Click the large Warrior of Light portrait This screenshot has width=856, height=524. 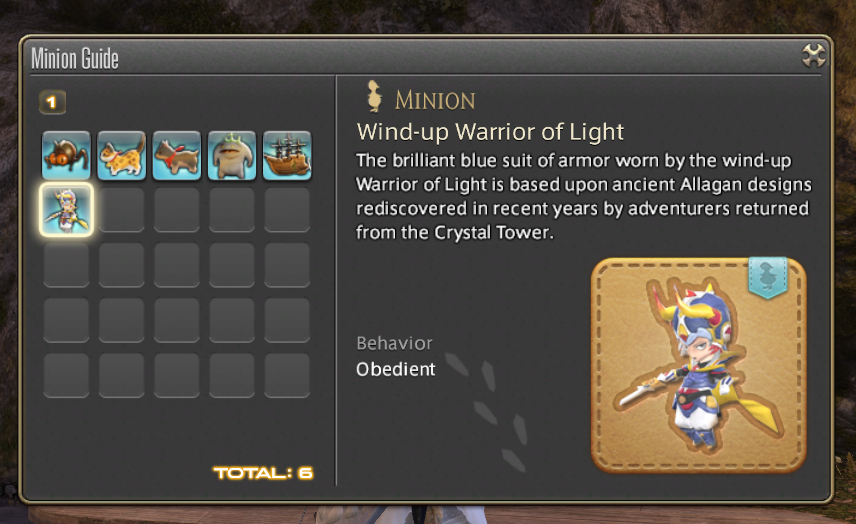click(698, 365)
